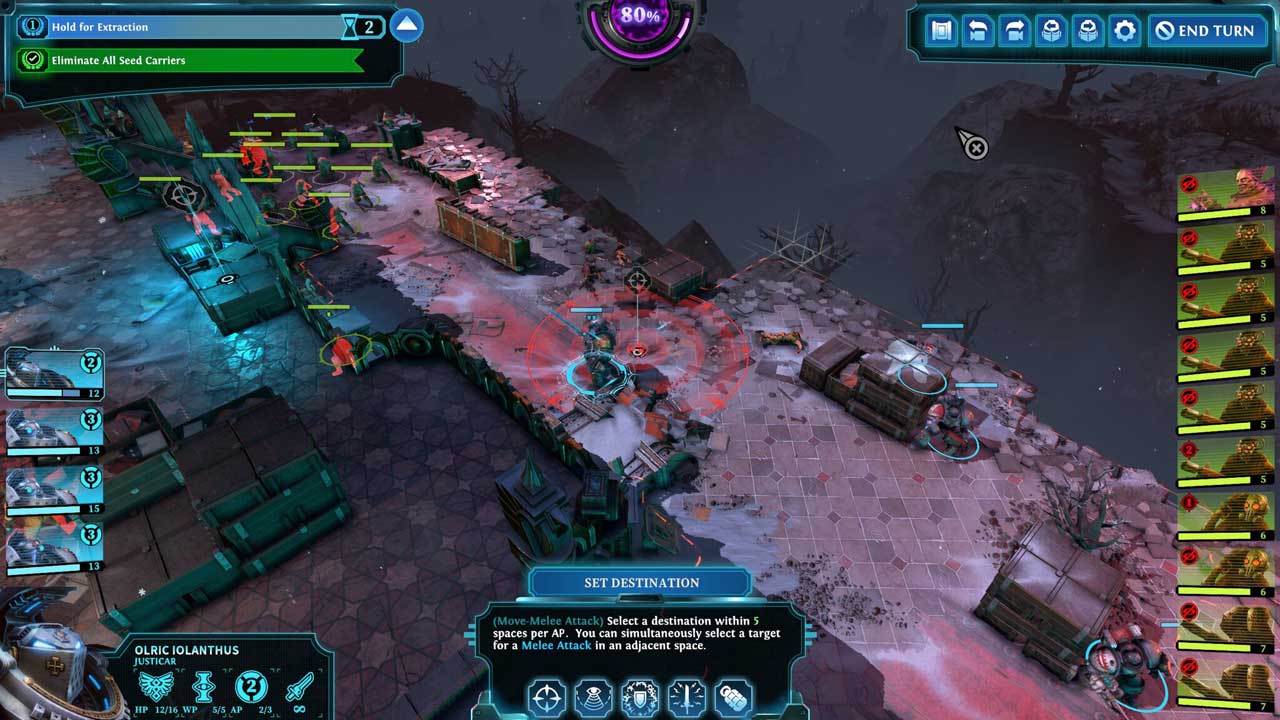Select the squad portrait with 12 health

pyautogui.click(x=52, y=374)
